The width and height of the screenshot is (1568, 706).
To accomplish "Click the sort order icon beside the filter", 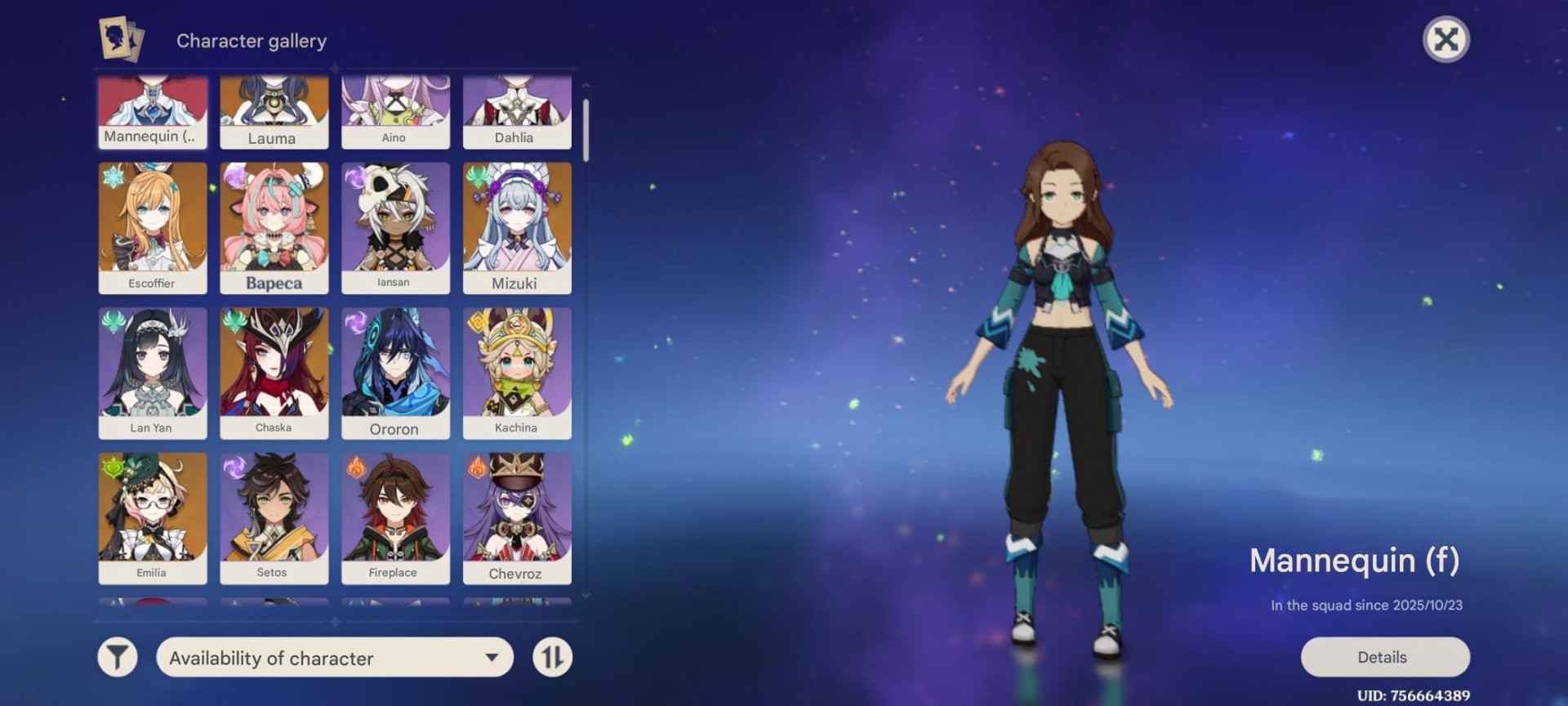I will [x=554, y=656].
